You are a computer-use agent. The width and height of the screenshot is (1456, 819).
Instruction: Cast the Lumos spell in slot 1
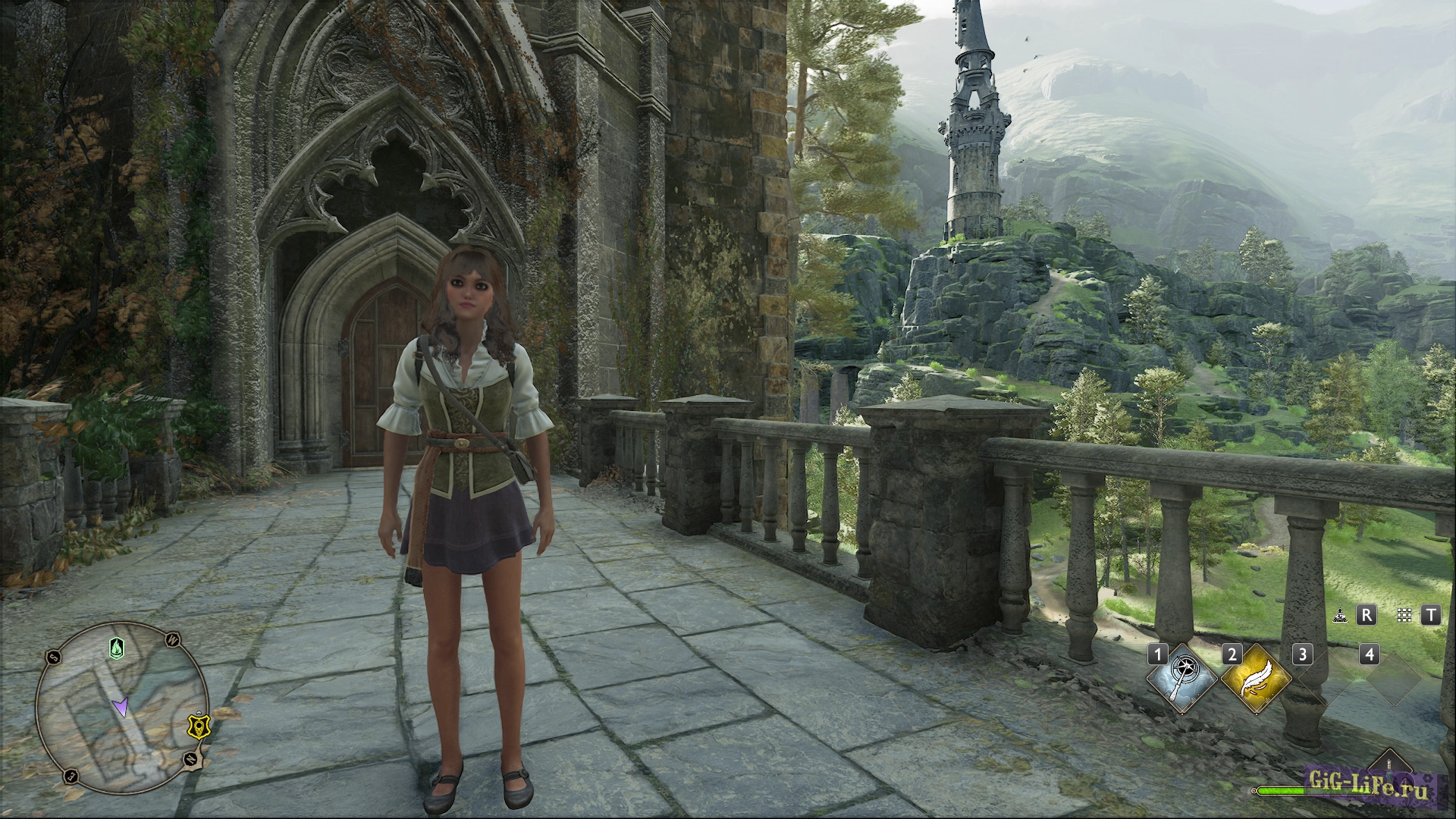point(1181,679)
